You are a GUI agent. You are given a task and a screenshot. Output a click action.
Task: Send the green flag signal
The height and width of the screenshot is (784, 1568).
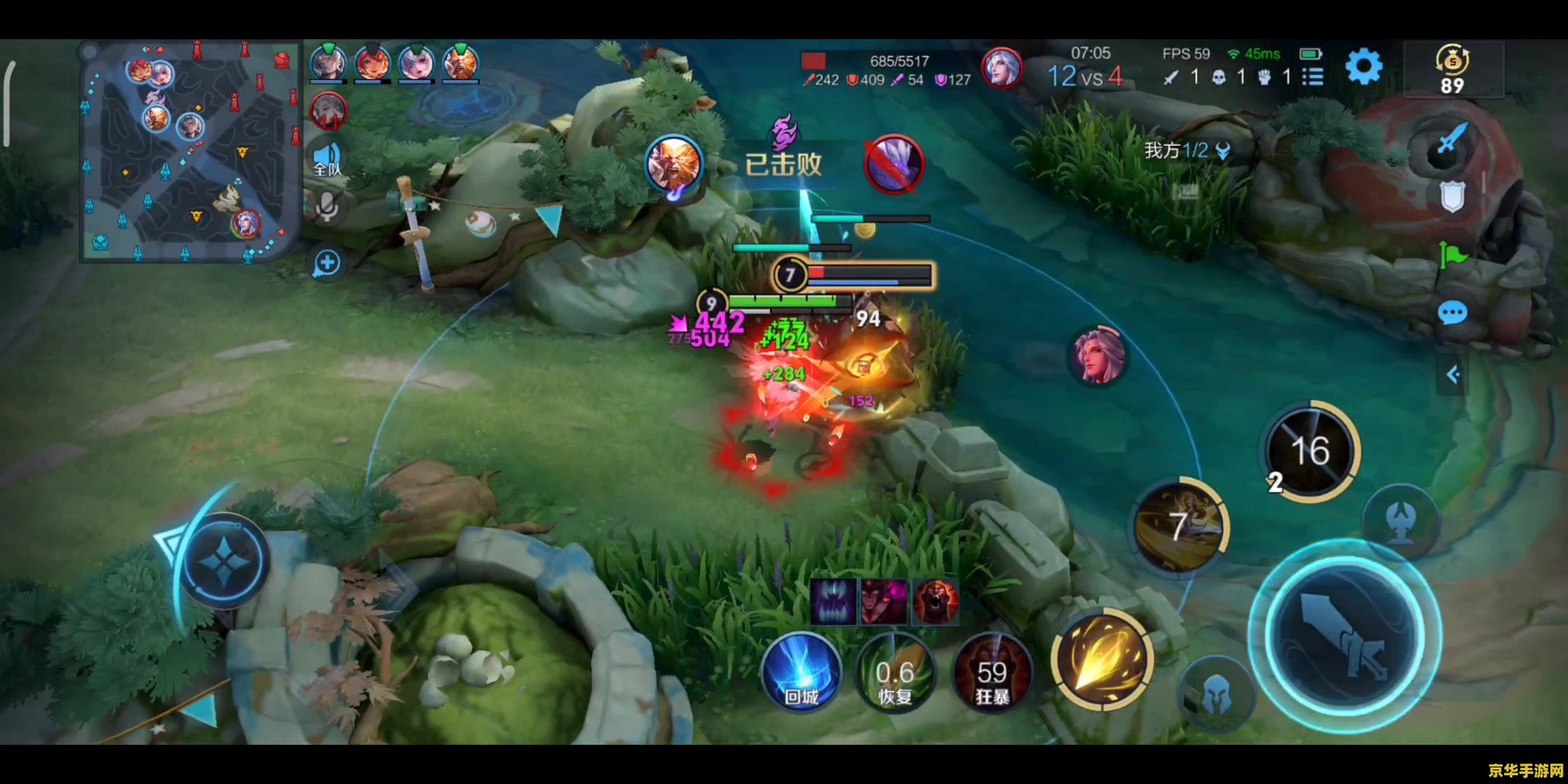tap(1452, 254)
